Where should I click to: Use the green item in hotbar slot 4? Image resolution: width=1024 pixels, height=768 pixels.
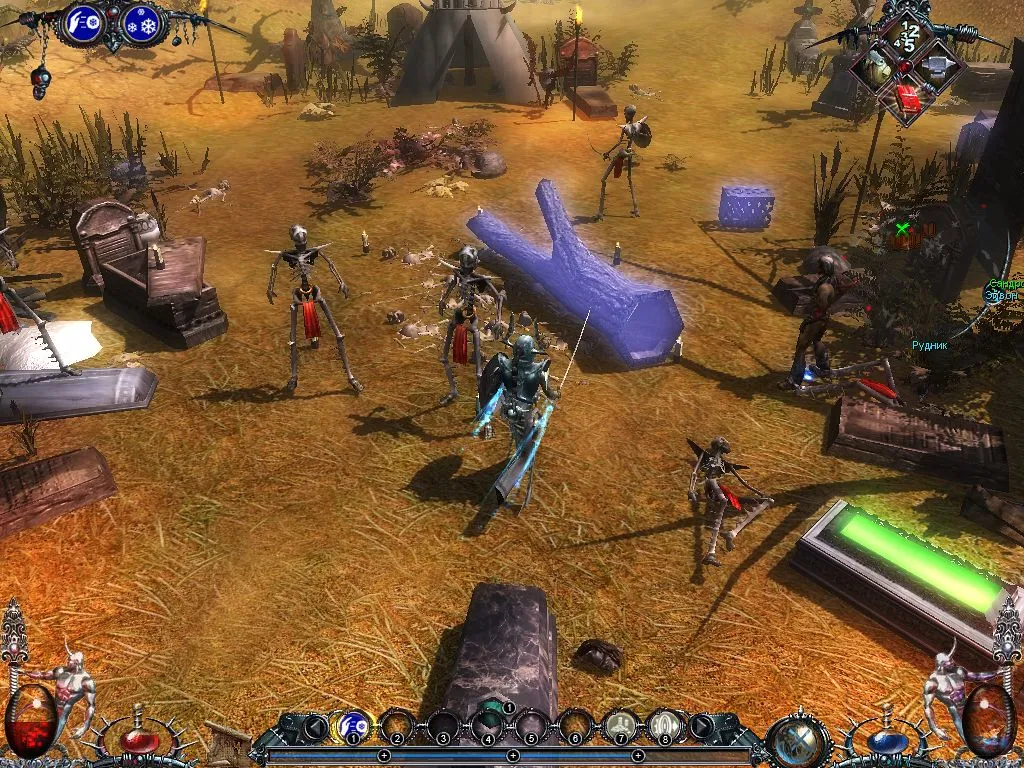click(x=488, y=722)
